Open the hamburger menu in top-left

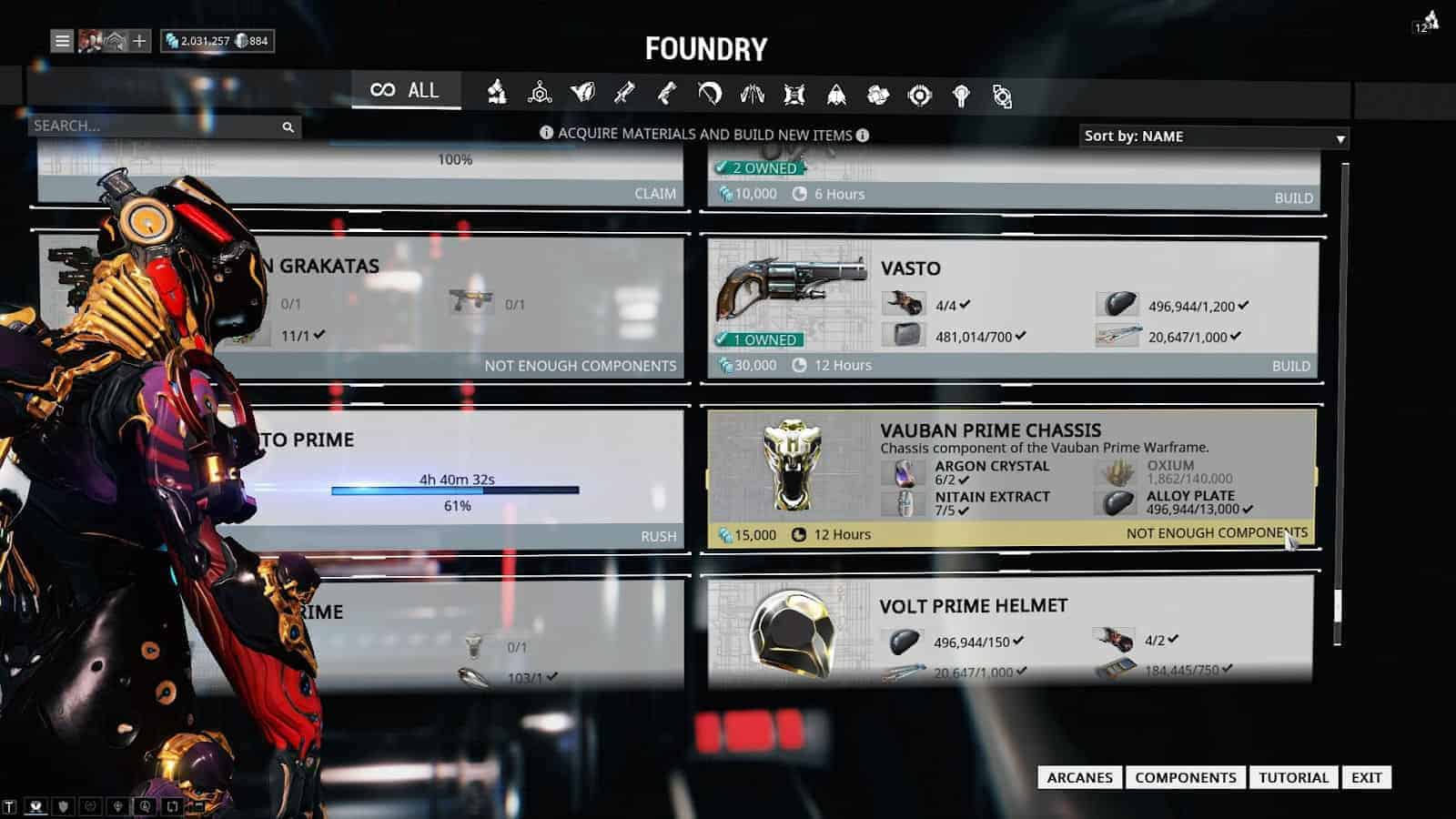62,41
